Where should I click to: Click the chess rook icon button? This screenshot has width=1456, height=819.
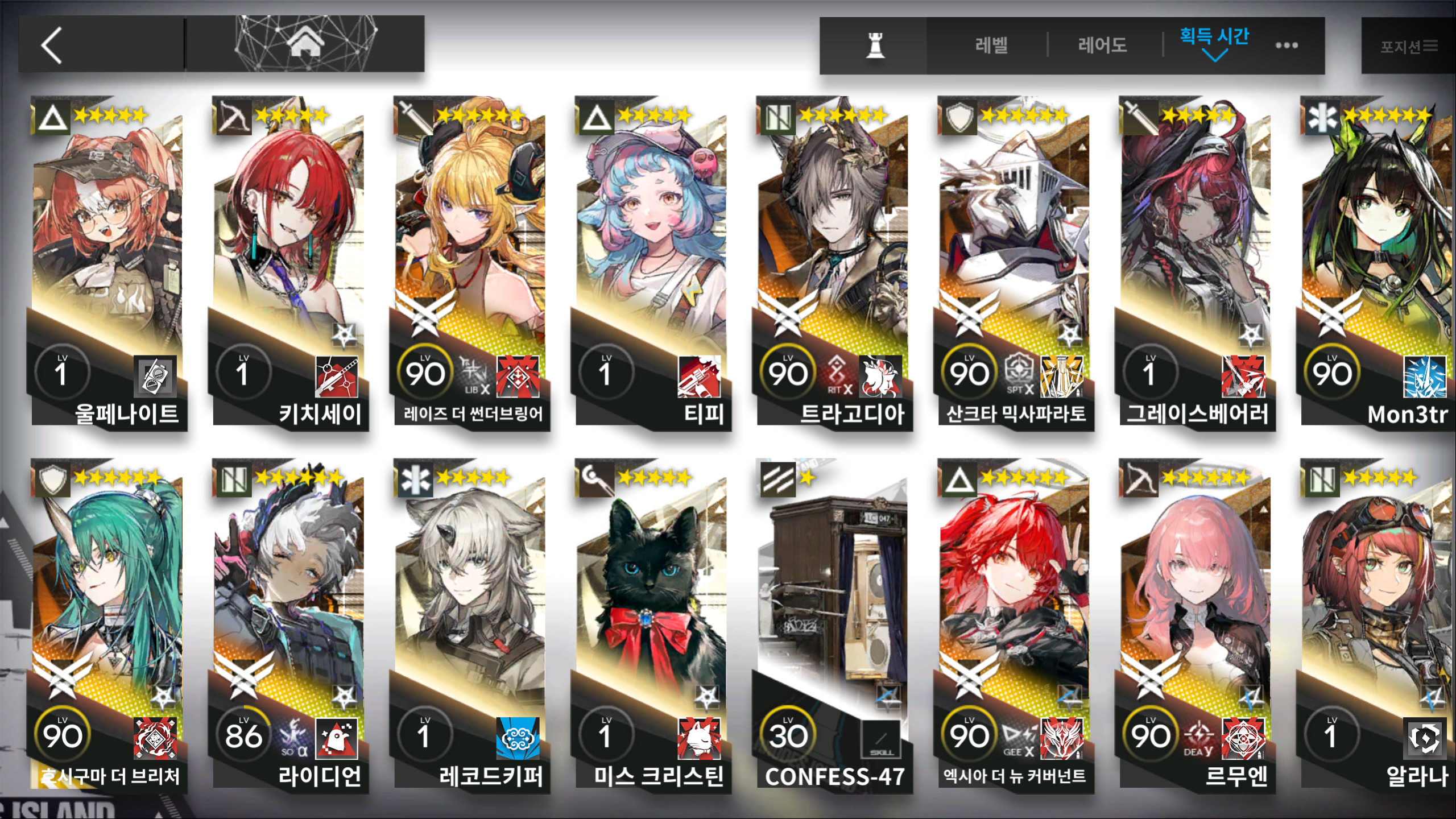coord(875,45)
